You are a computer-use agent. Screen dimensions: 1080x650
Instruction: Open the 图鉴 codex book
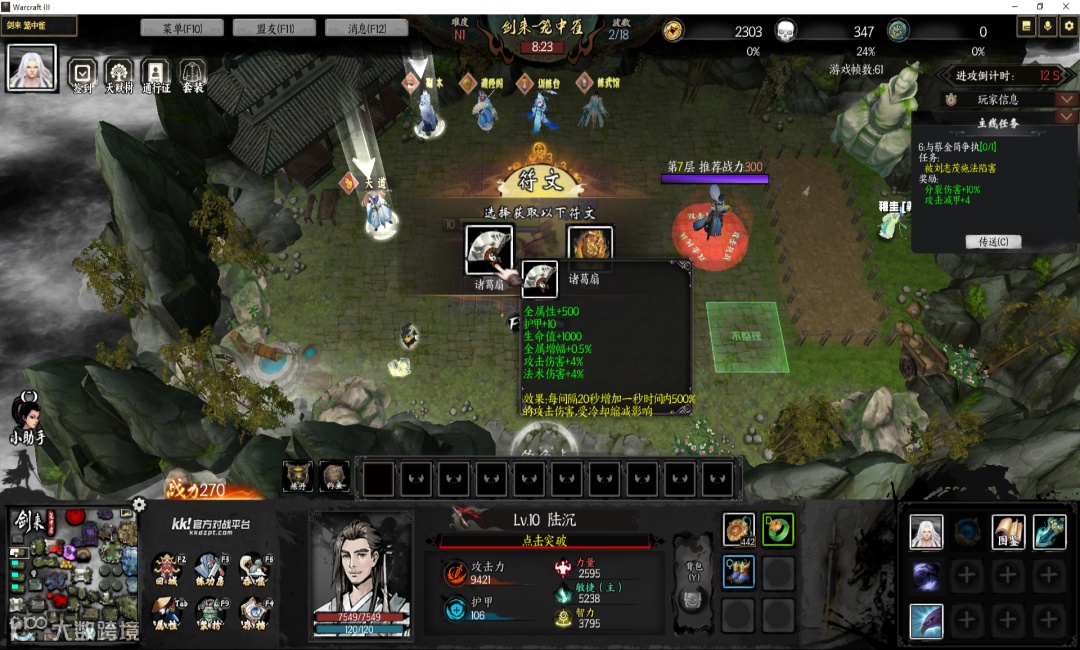click(x=1008, y=532)
